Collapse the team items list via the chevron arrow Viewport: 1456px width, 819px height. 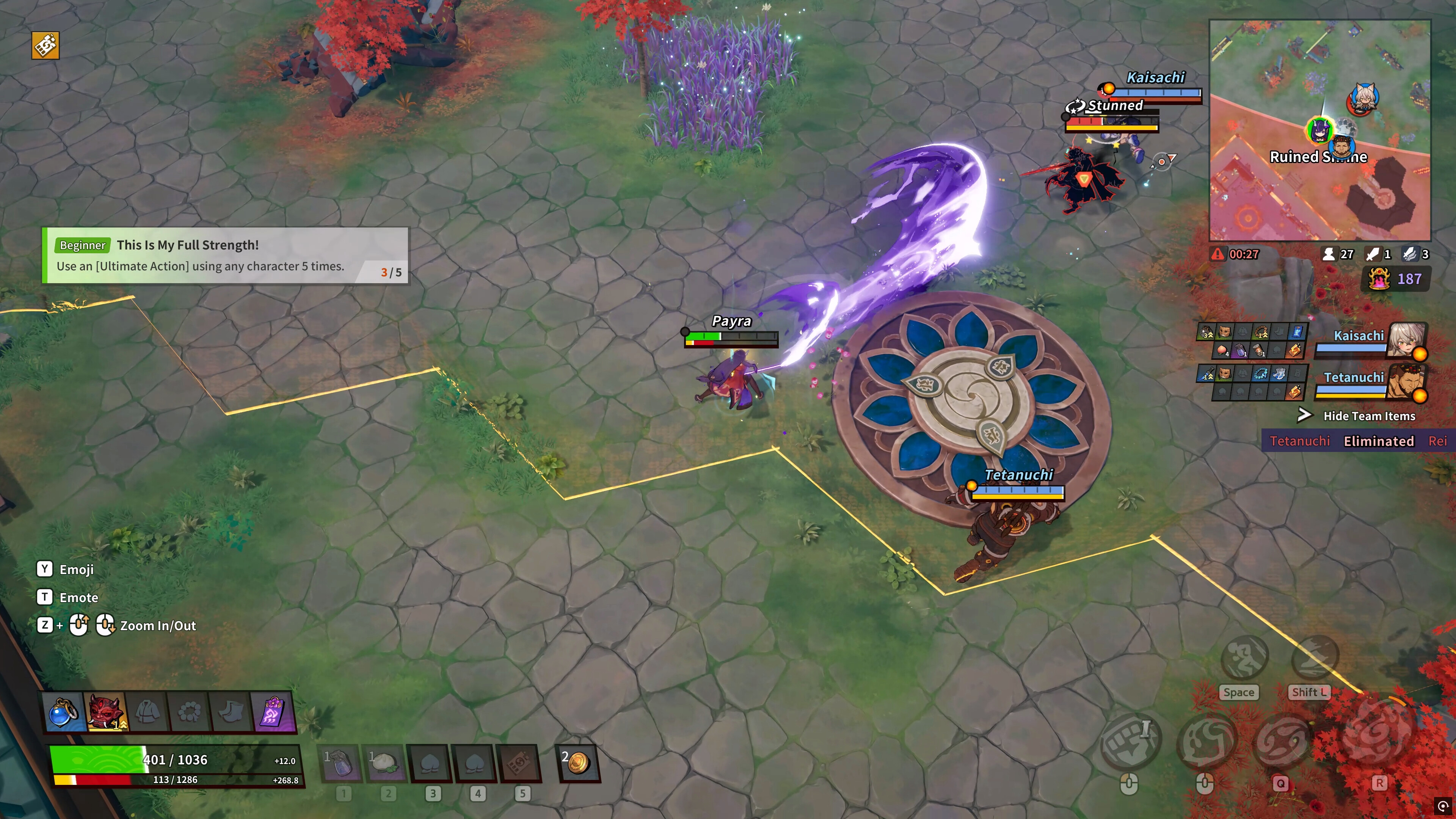coord(1305,416)
